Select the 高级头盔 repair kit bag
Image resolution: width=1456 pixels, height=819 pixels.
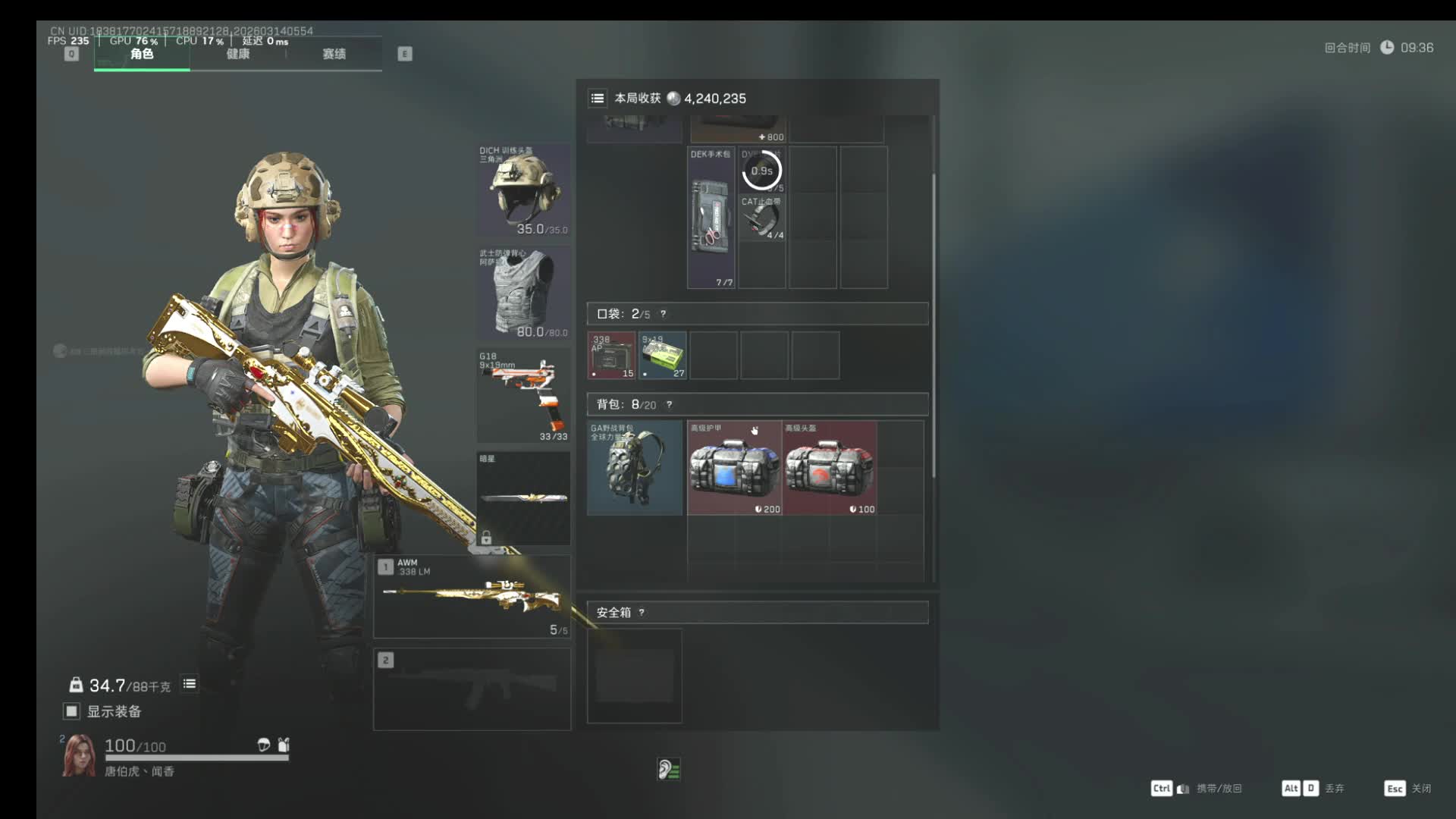pyautogui.click(x=830, y=468)
